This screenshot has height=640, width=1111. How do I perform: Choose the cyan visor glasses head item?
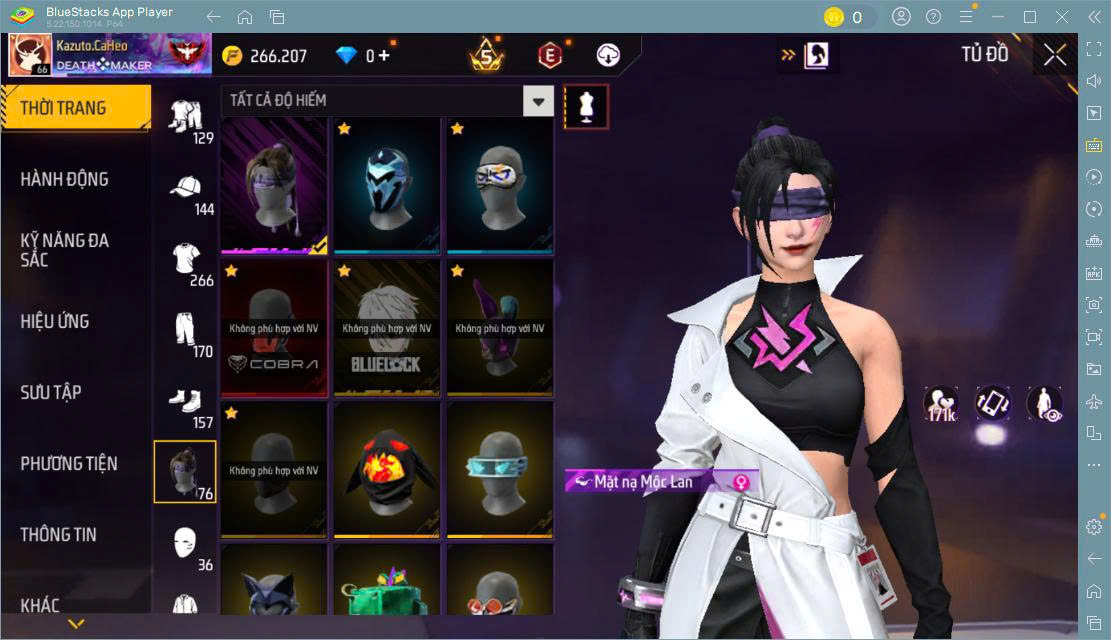click(500, 469)
